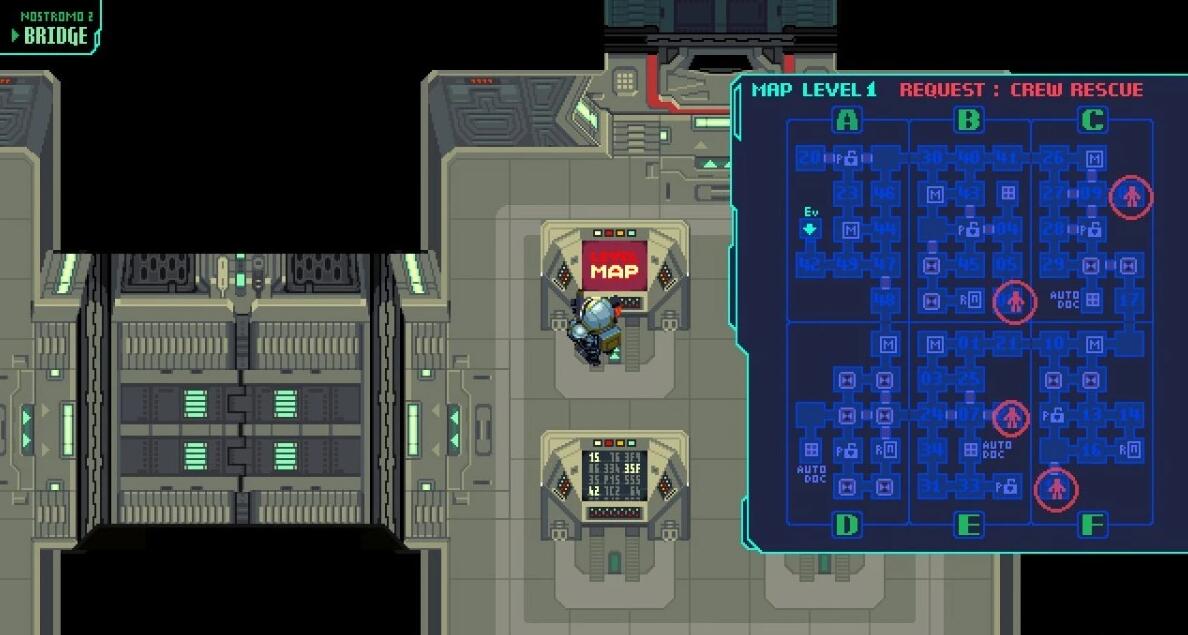Viewport: 1188px width, 635px height.
Task: Choose the crew rescue marker beside room 07
Action: pyautogui.click(x=1010, y=417)
